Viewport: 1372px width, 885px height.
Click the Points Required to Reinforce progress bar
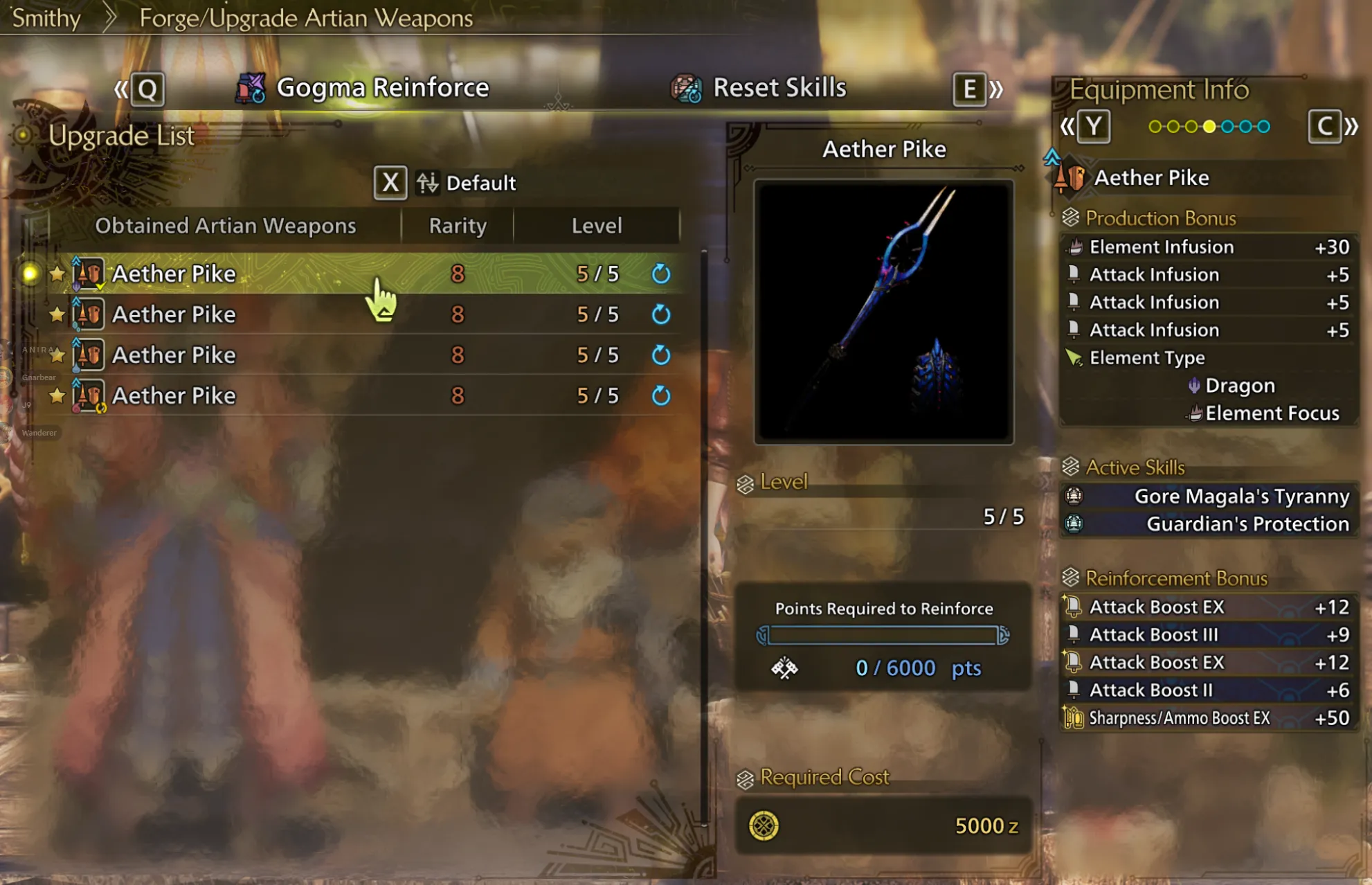point(883,634)
